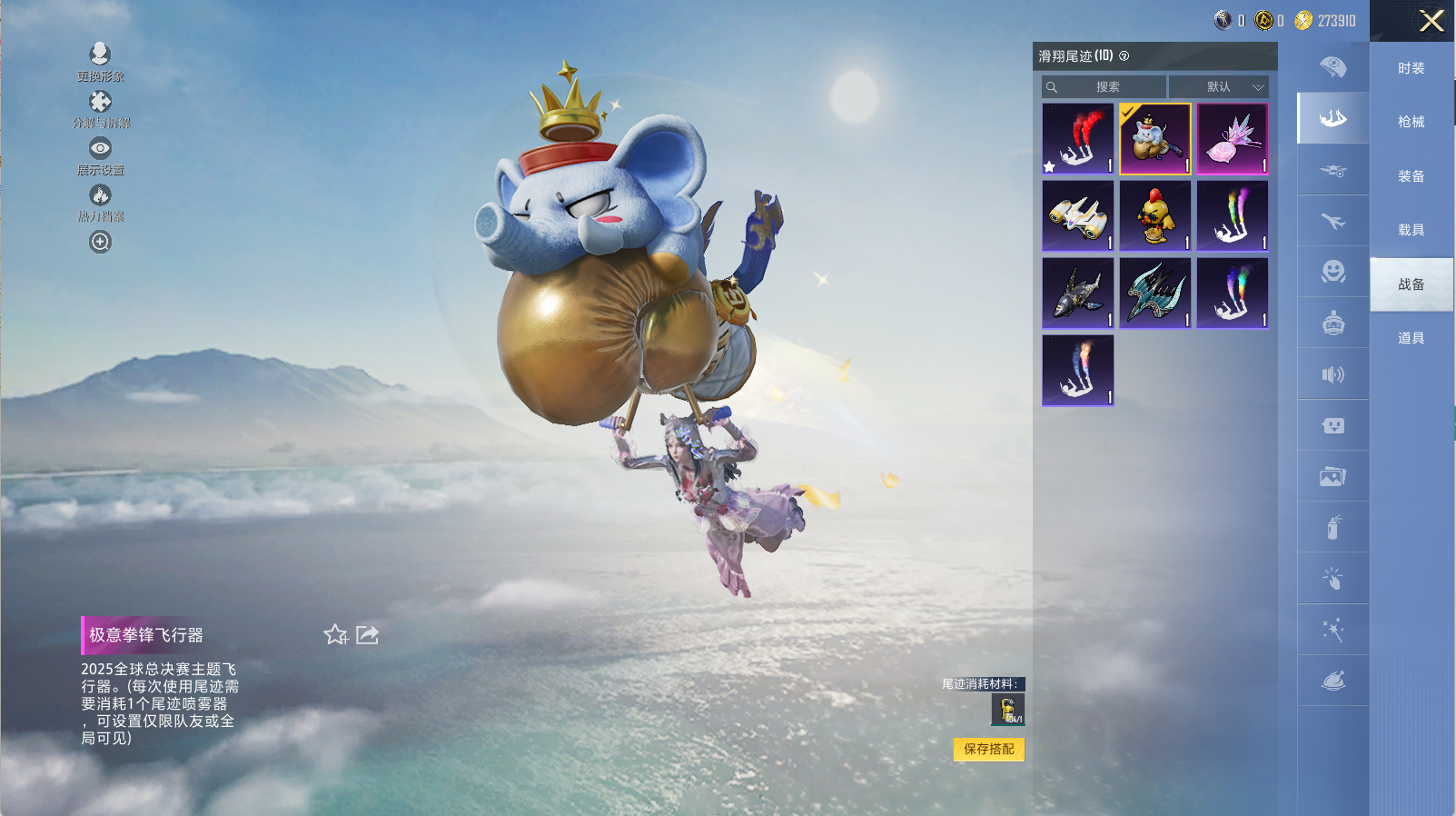Save the loadout with 保存搭配
This screenshot has height=816, width=1456.
988,749
